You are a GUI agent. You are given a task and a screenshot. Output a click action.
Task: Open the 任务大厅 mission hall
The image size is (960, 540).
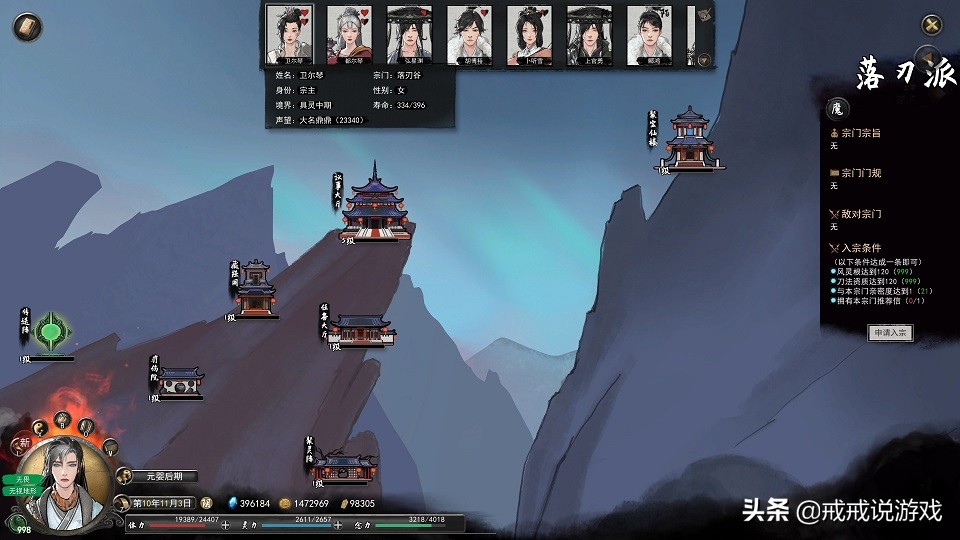pos(362,329)
